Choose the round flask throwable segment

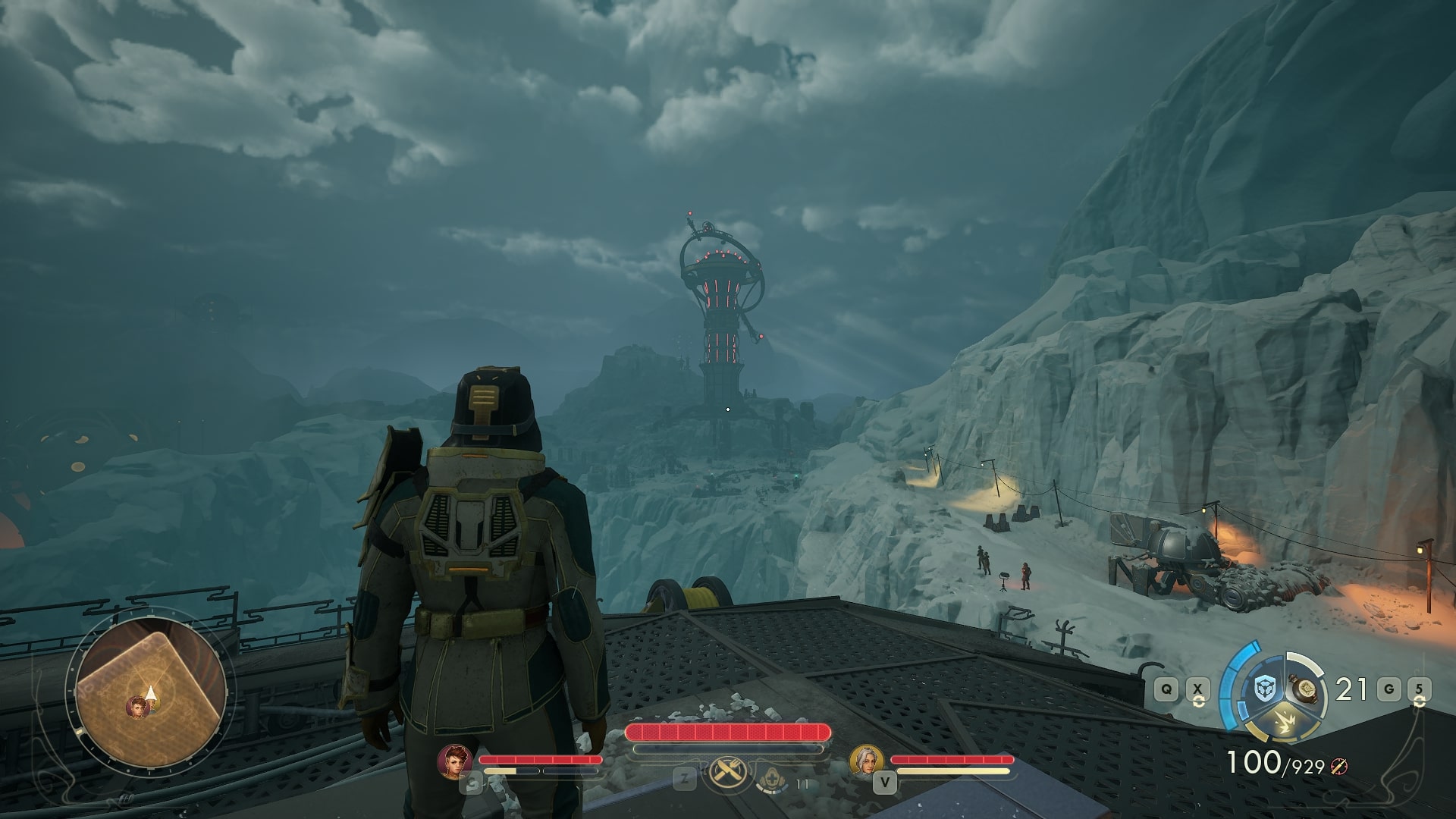(x=1304, y=689)
